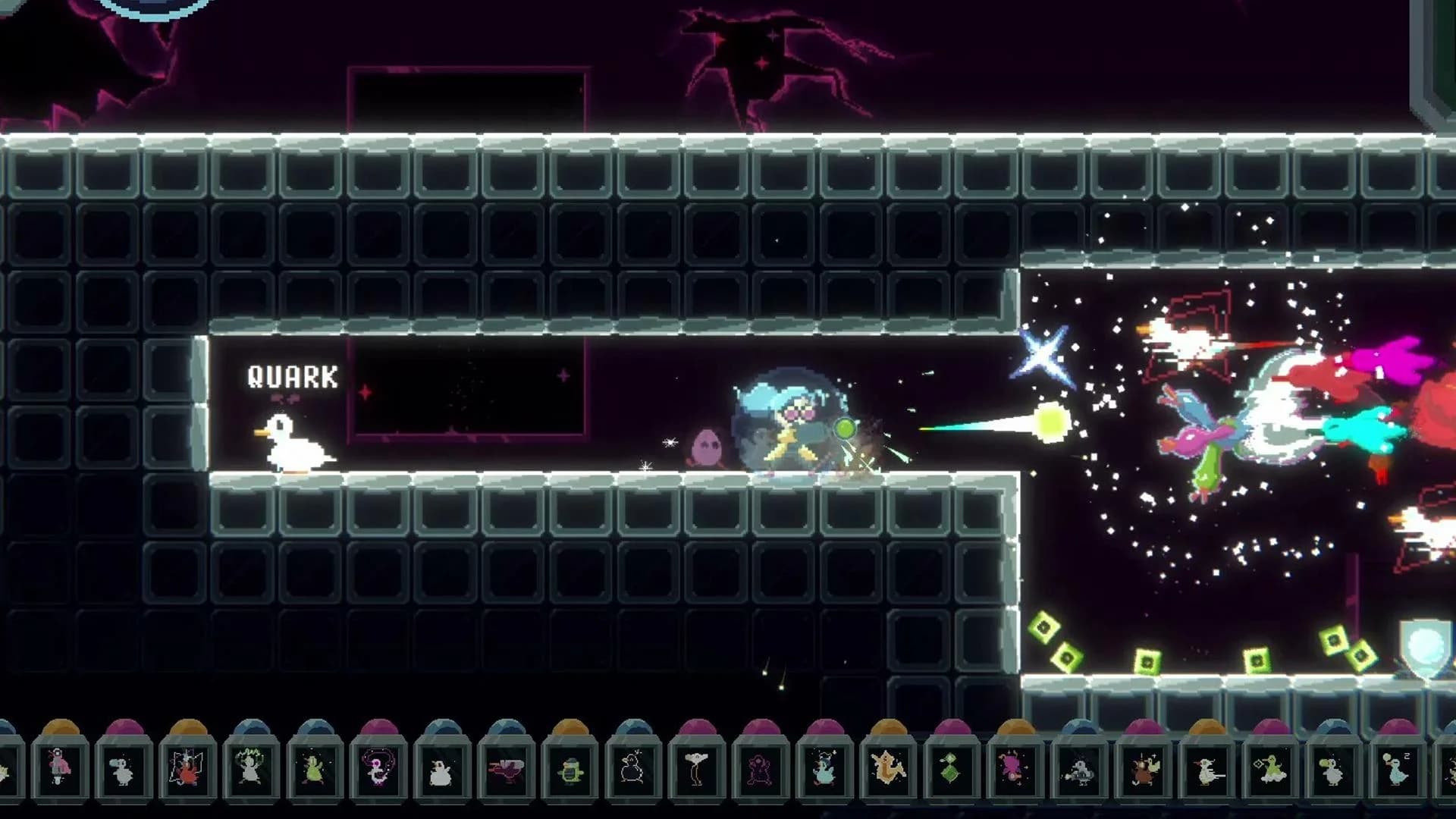Click the shield pickup on the right platform
The image size is (1456, 819).
coord(1429,643)
